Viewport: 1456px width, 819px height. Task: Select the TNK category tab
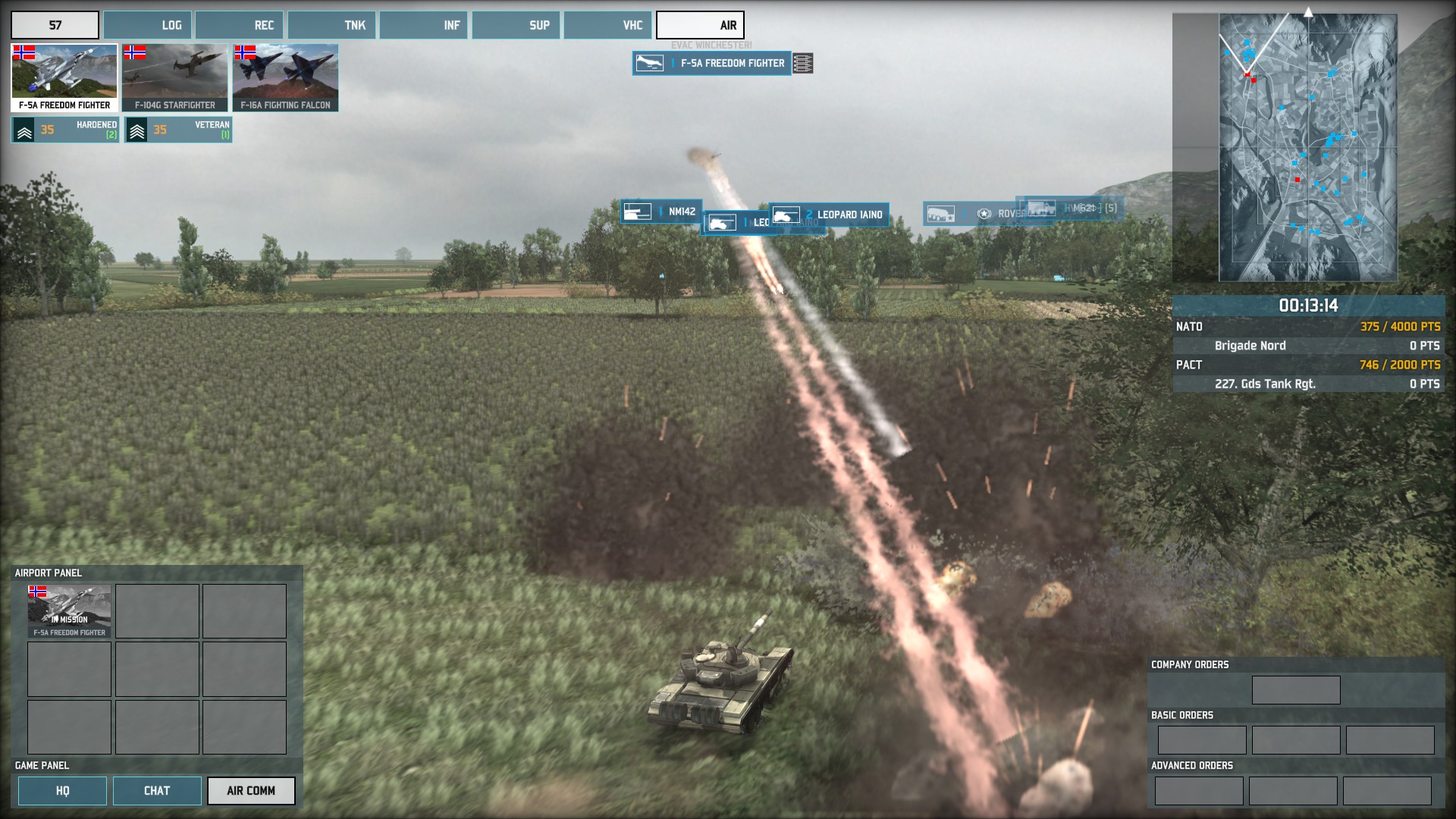coord(332,25)
